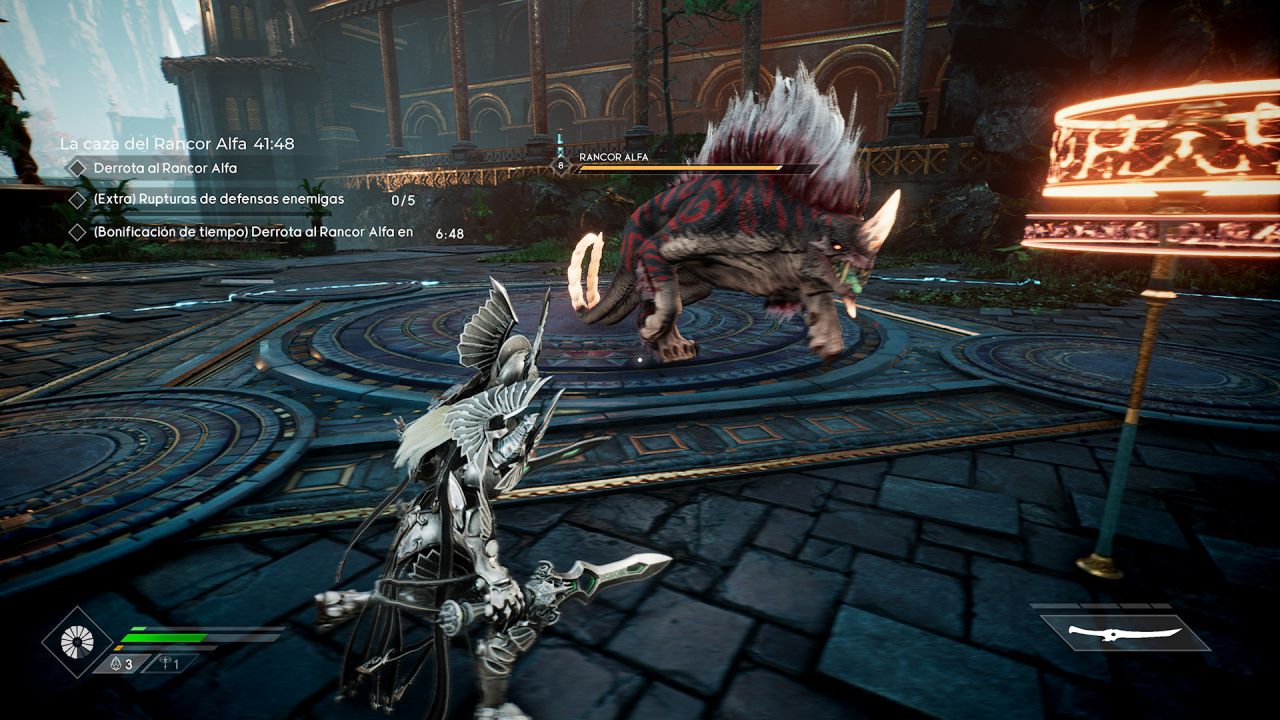This screenshot has width=1280, height=720.
Task: Click the Rancor Alfa level 8 badge
Action: [x=562, y=164]
